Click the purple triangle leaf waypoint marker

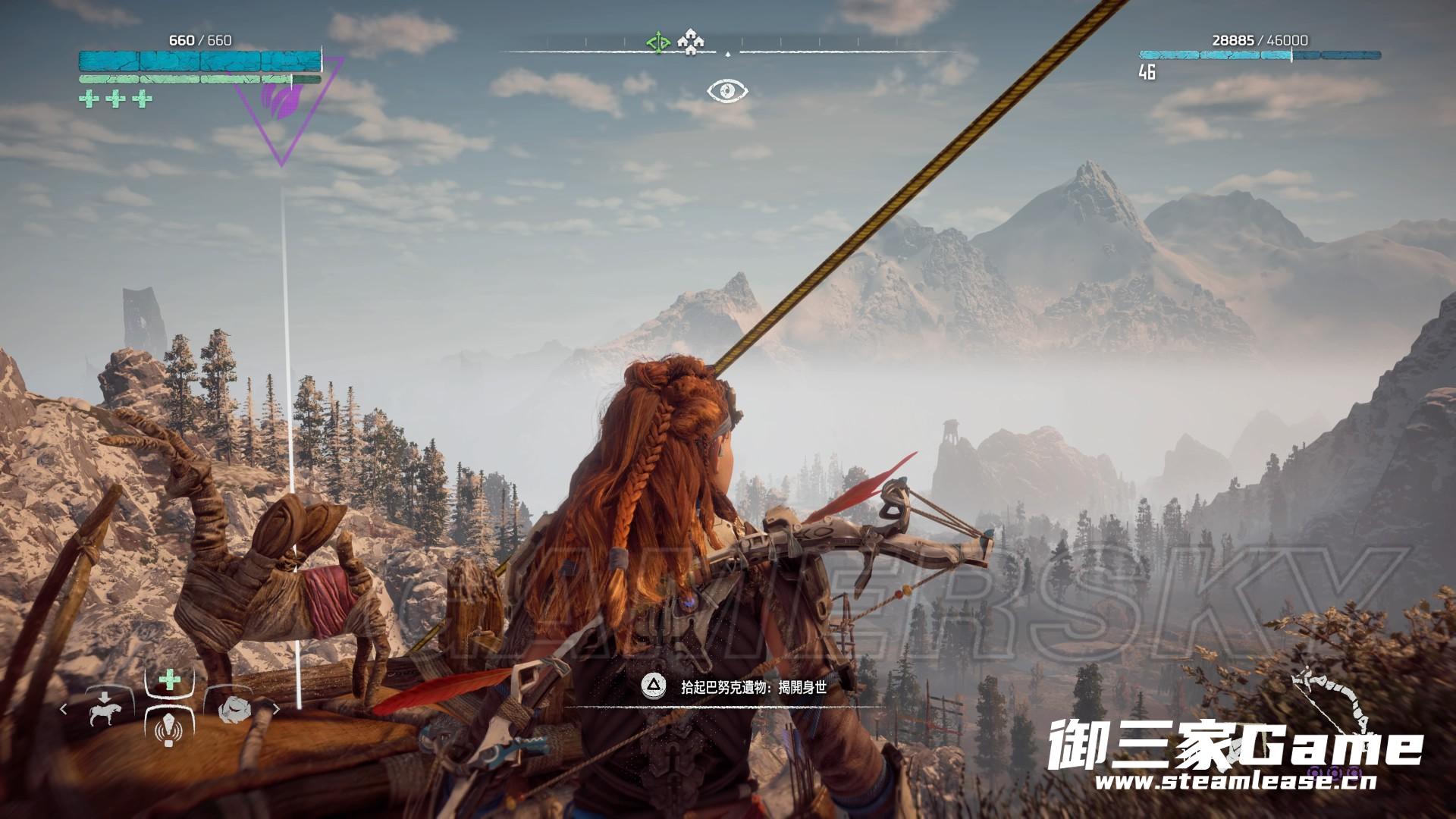[x=279, y=106]
